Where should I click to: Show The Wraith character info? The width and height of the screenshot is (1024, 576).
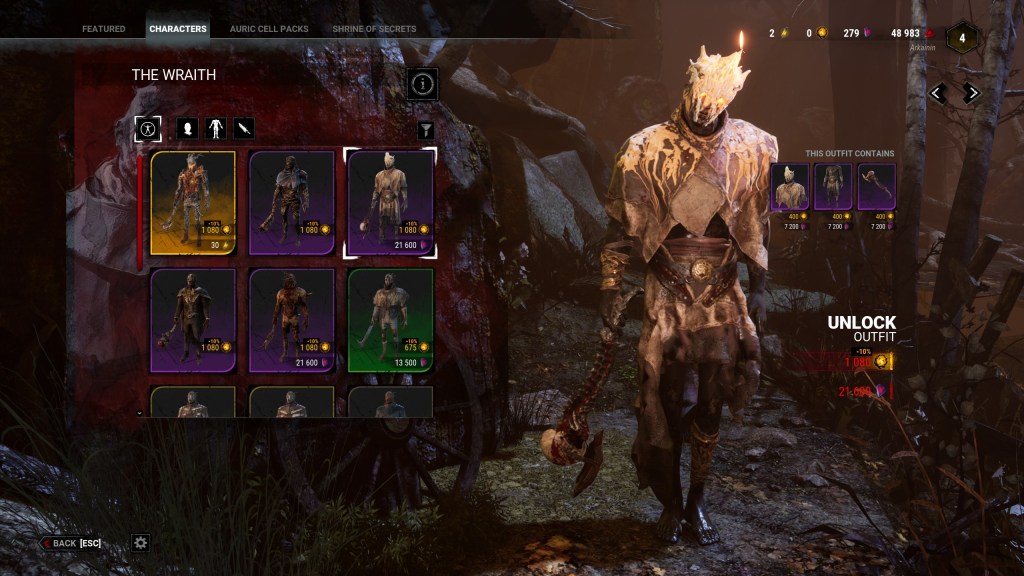pyautogui.click(x=423, y=84)
